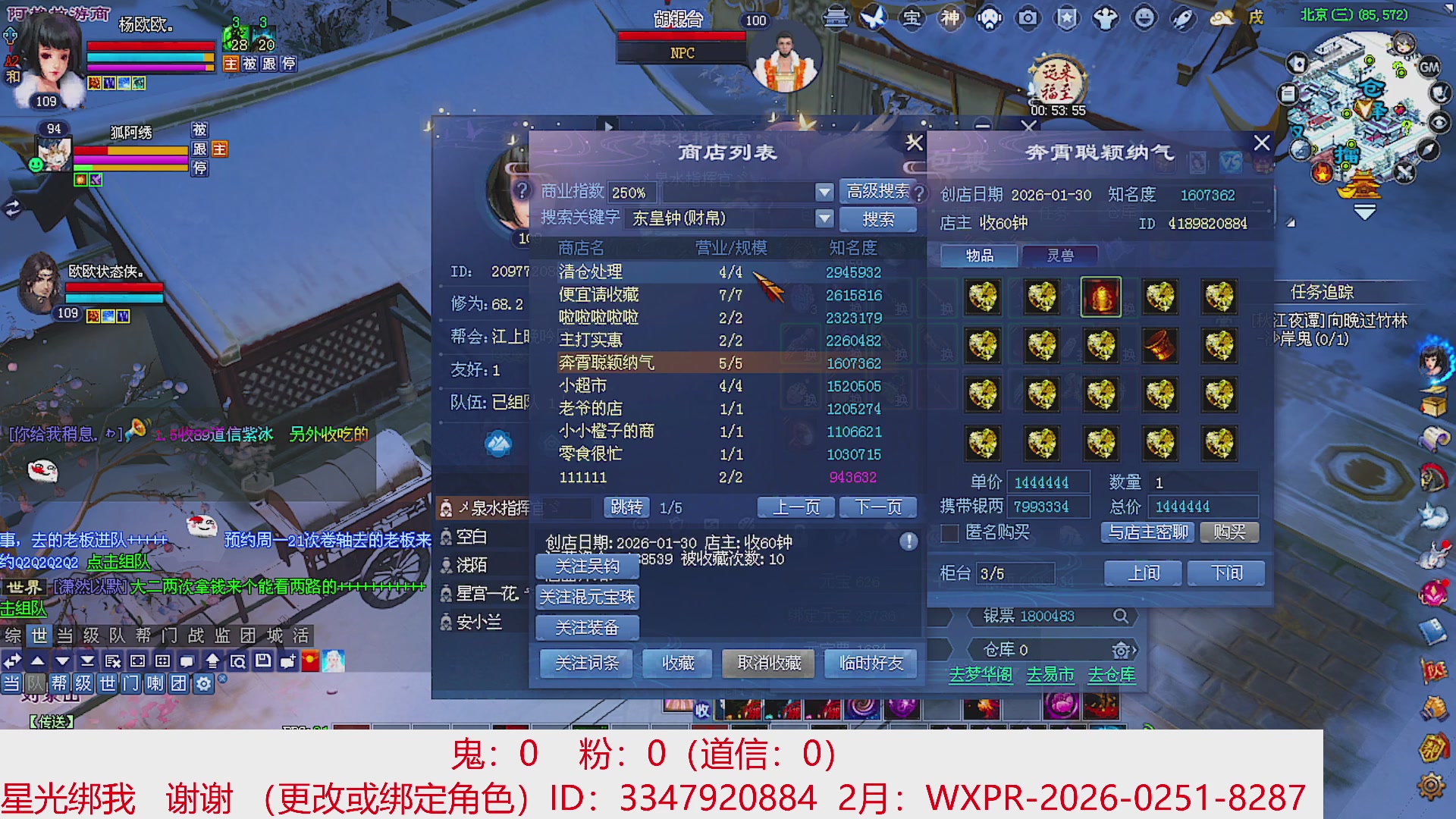Launch the rocket boost icon on top bar
Viewport: 1456px width, 819px height.
click(1183, 19)
